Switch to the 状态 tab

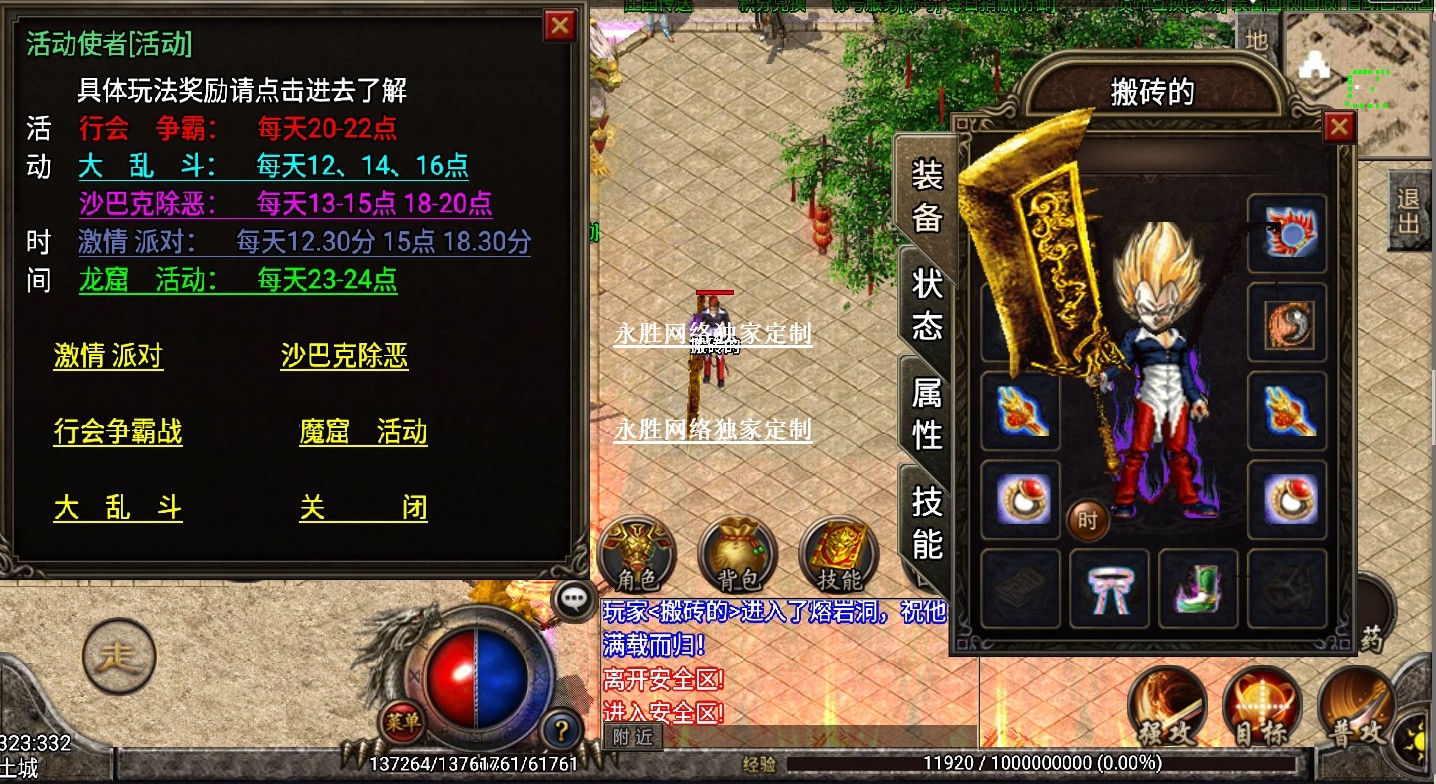click(x=927, y=304)
